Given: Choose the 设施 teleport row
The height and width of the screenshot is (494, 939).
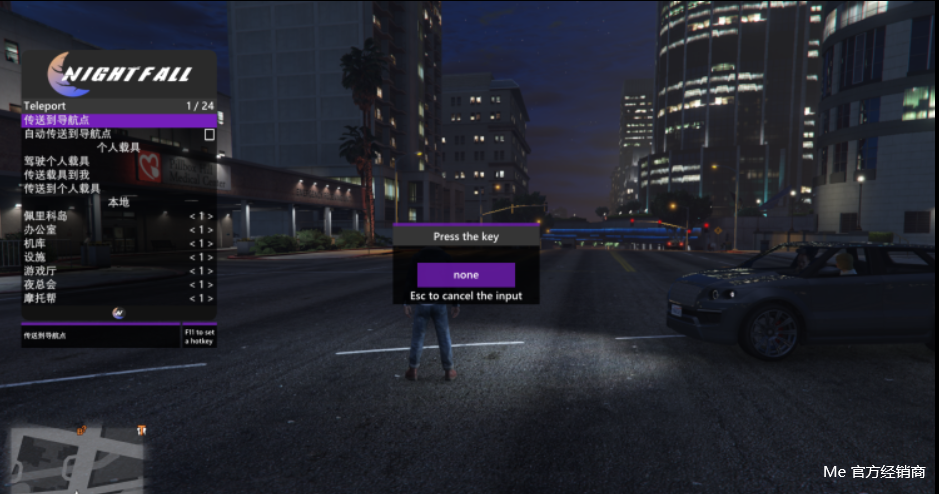Looking at the screenshot, I should click(x=119, y=257).
